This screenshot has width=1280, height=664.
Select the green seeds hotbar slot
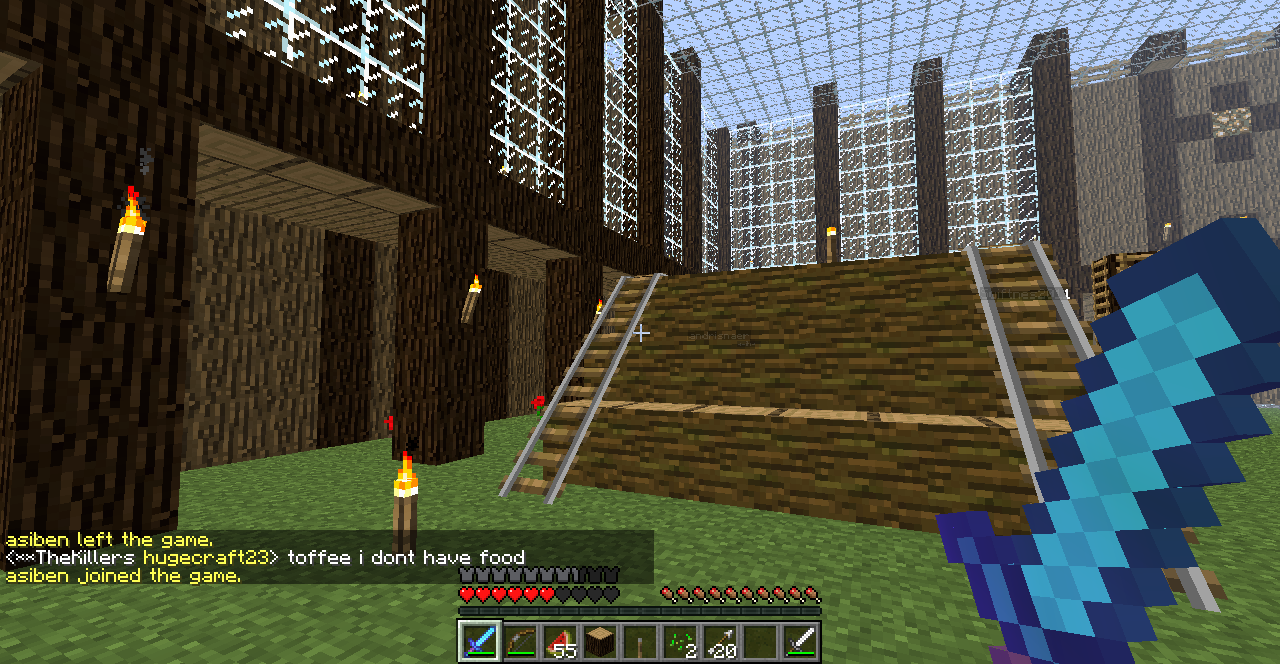(679, 641)
